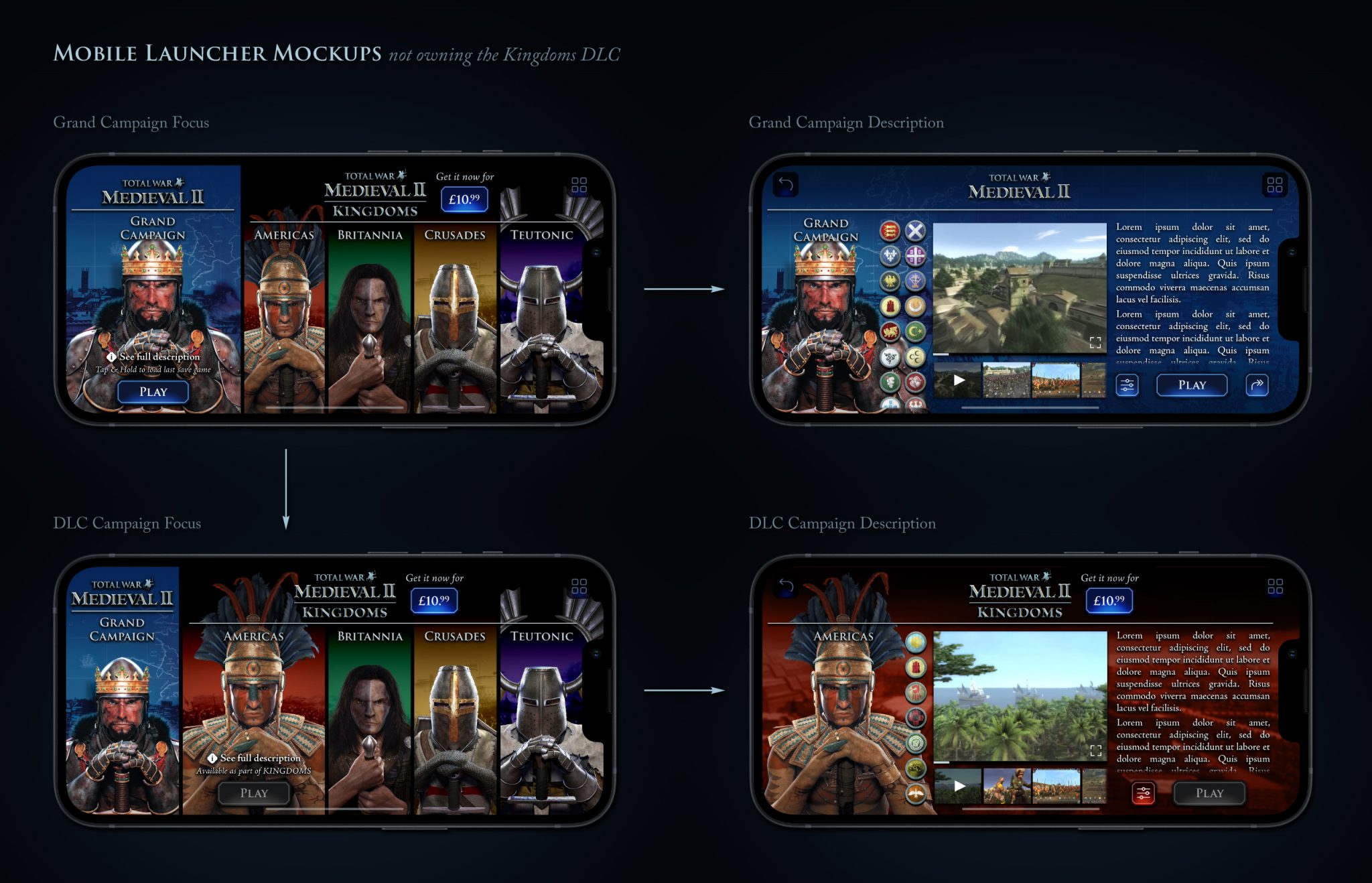The image size is (1372, 883).
Task: Open the blue sliders options icon
Action: tap(1127, 385)
